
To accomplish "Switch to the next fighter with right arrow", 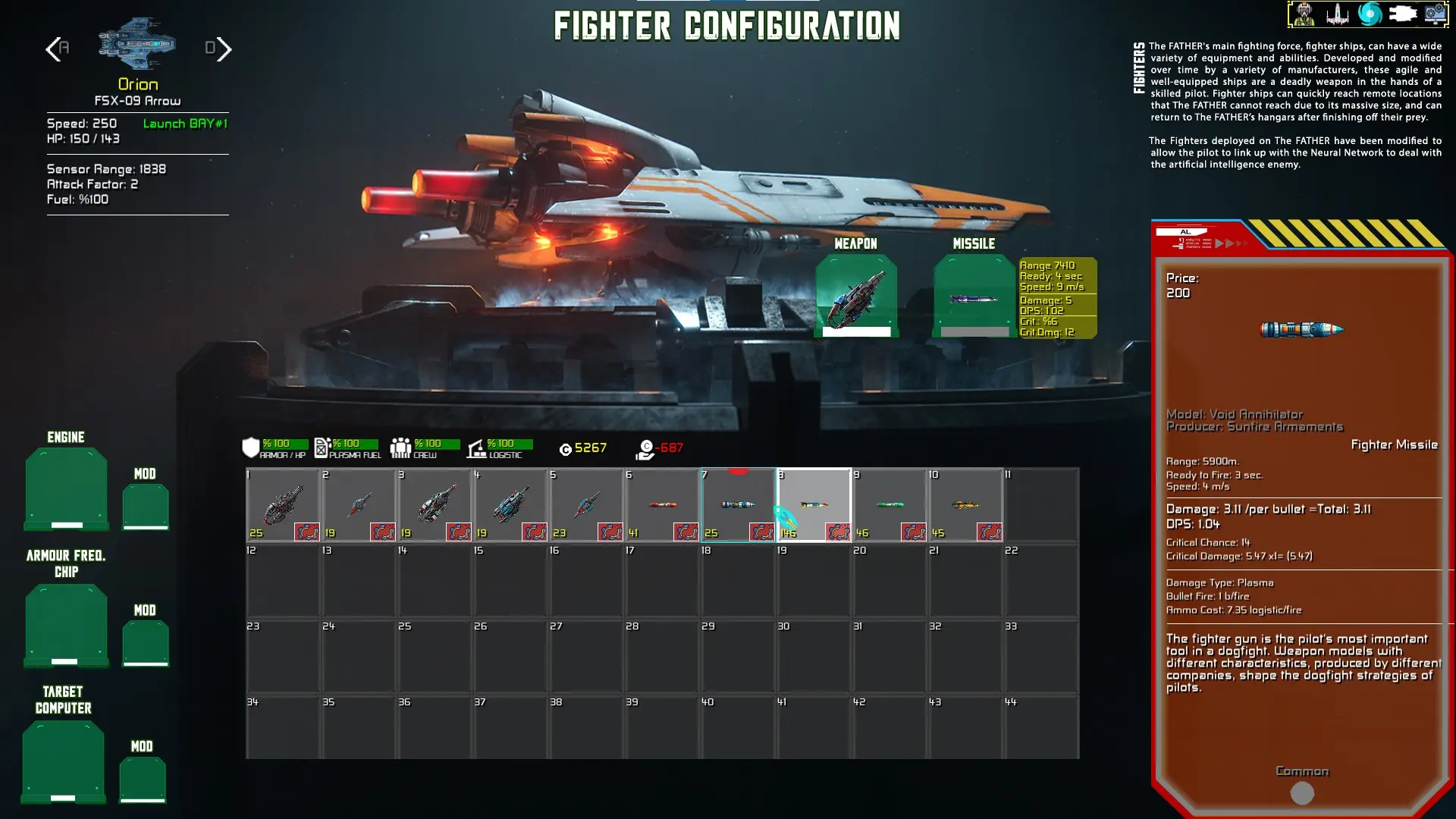I will pyautogui.click(x=223, y=49).
